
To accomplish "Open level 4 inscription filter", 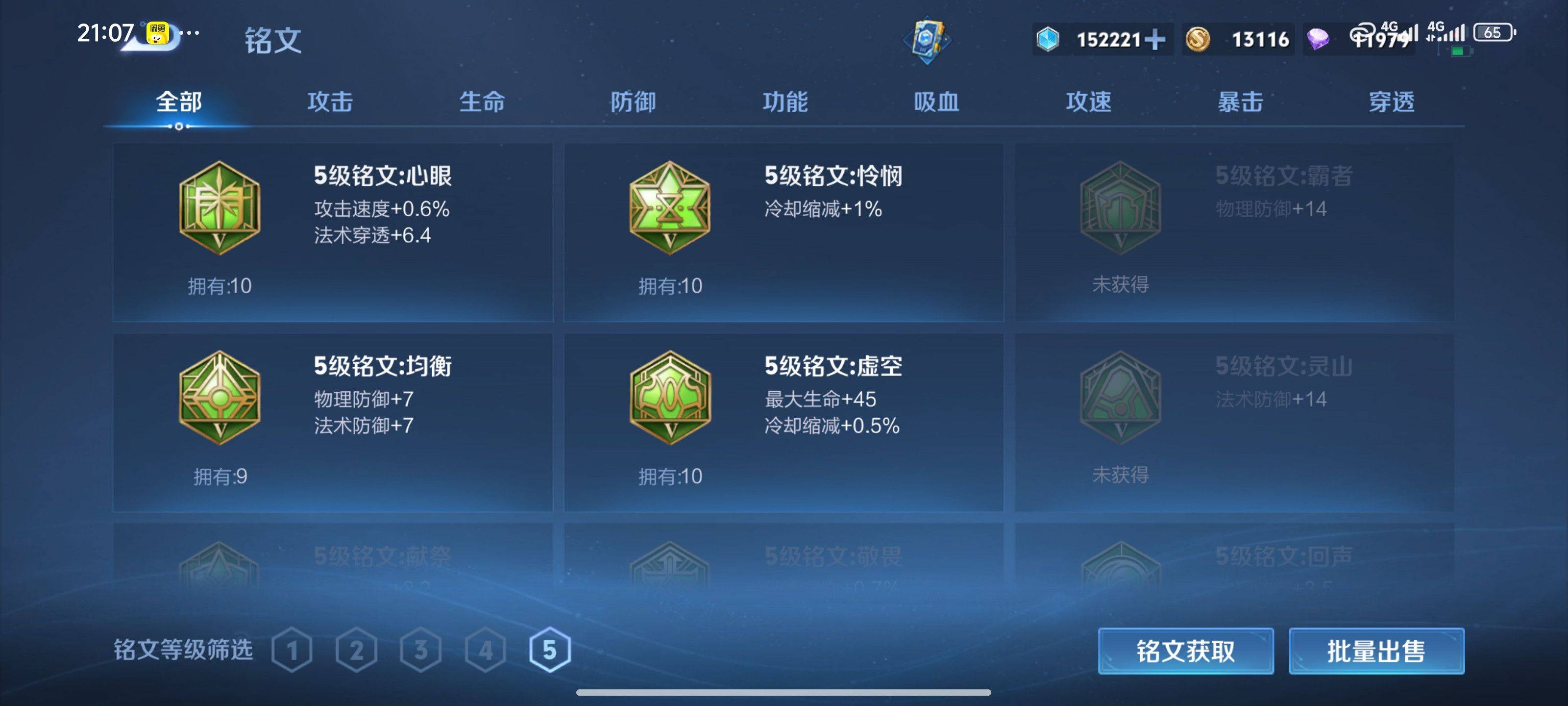I will tap(485, 649).
